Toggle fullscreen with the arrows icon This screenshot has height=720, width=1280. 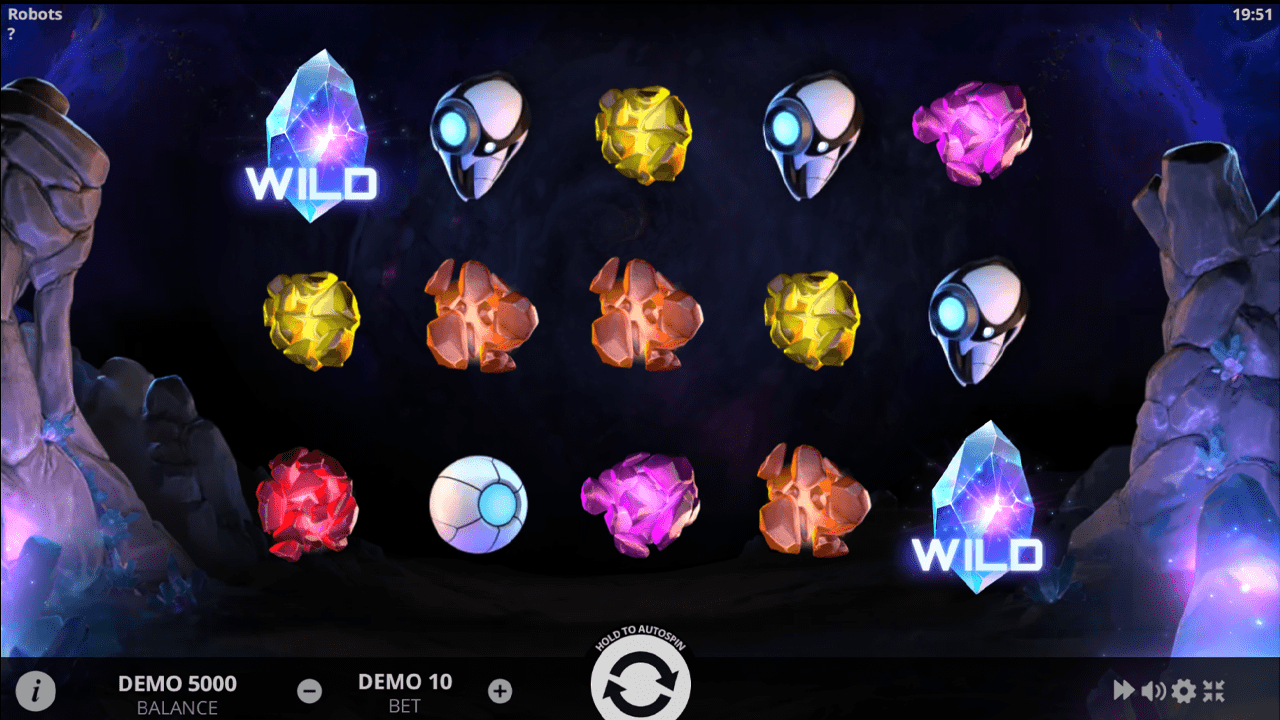[x=1214, y=690]
